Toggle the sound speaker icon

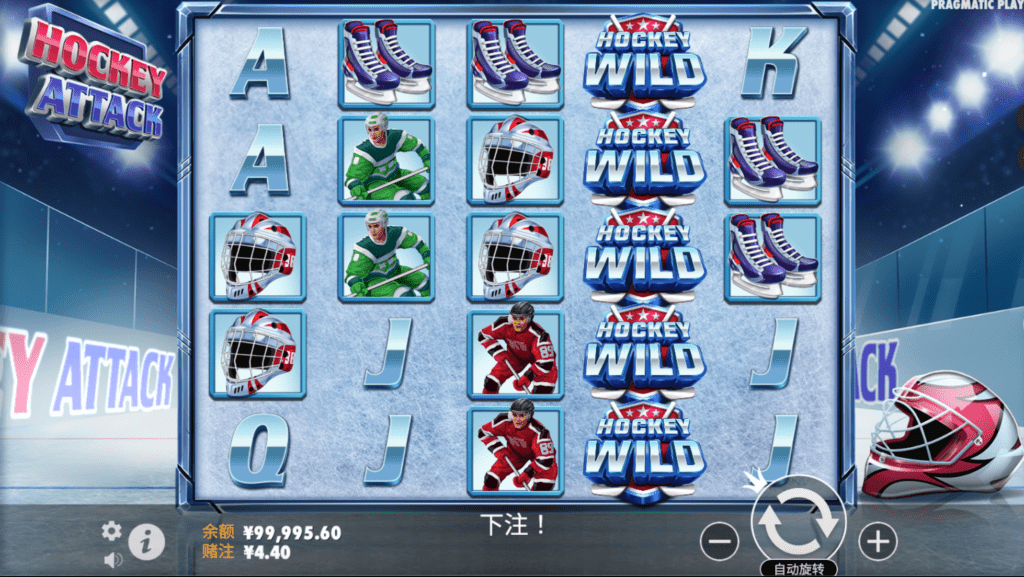coord(112,560)
